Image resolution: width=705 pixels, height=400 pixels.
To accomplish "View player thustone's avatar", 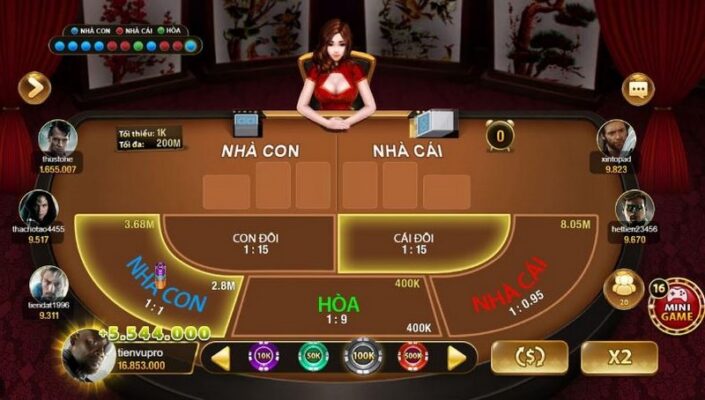I will coord(58,140).
